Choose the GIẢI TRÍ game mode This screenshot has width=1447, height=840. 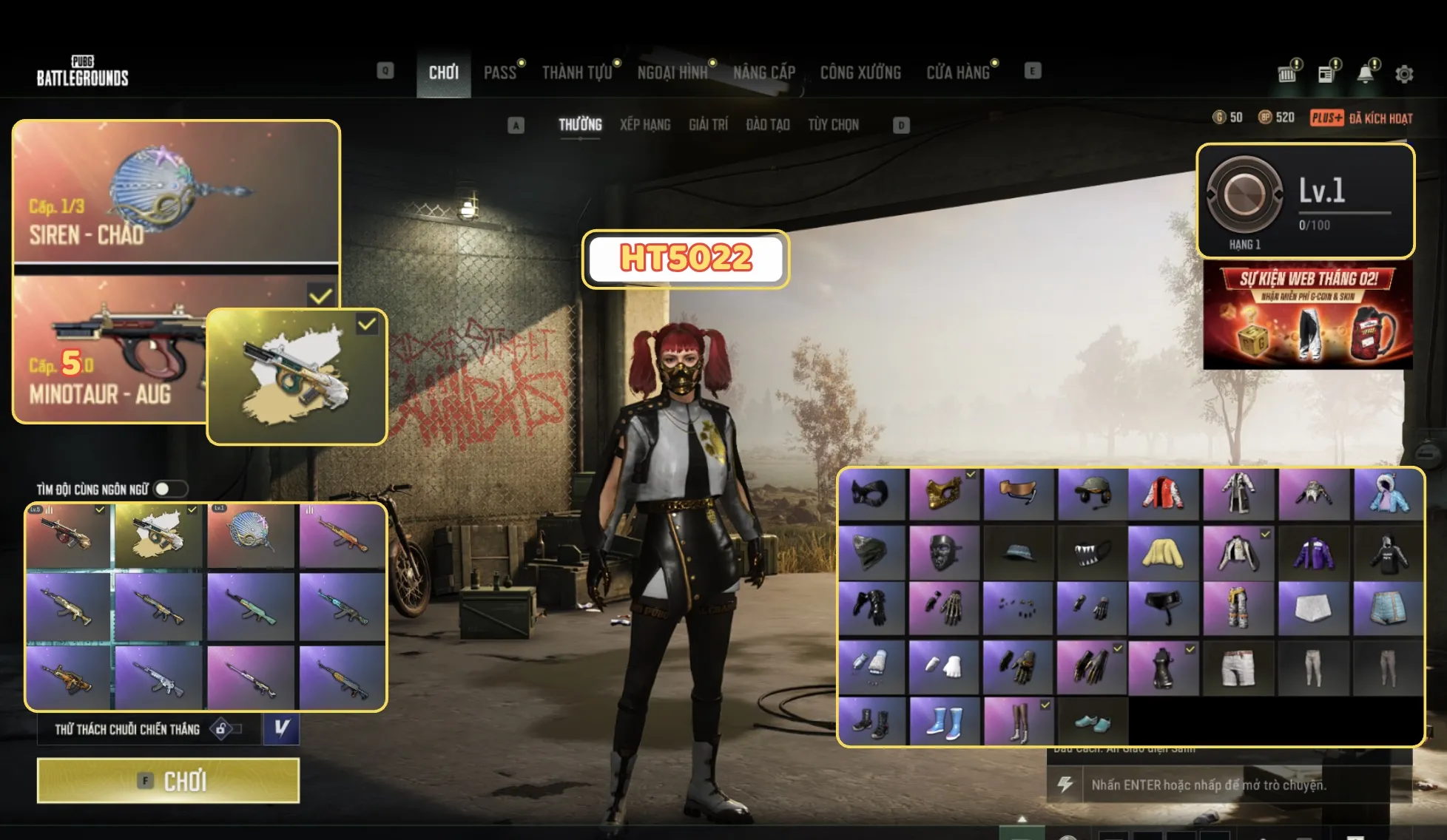click(708, 125)
